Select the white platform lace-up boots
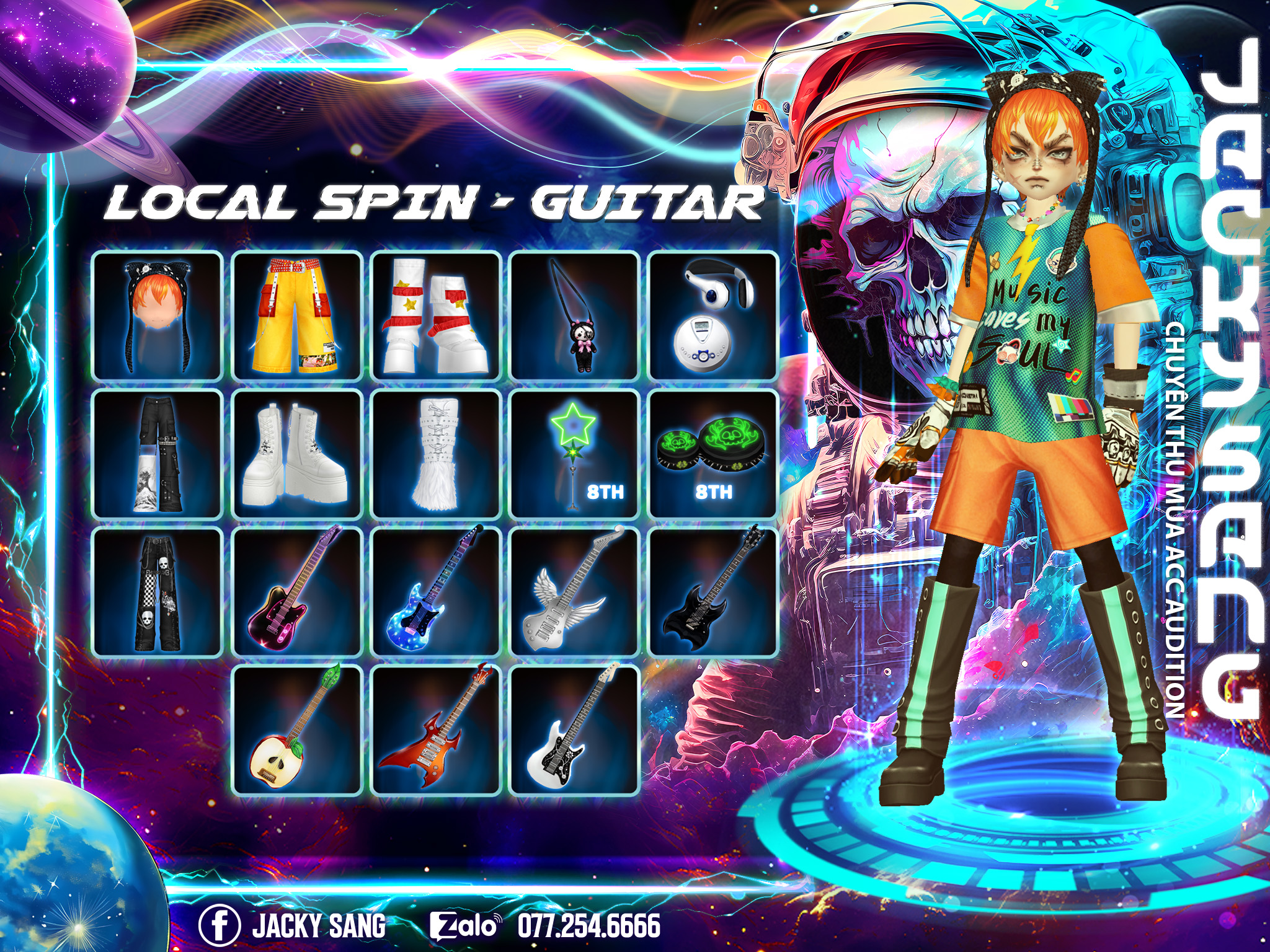This screenshot has width=1270, height=952. point(297,454)
